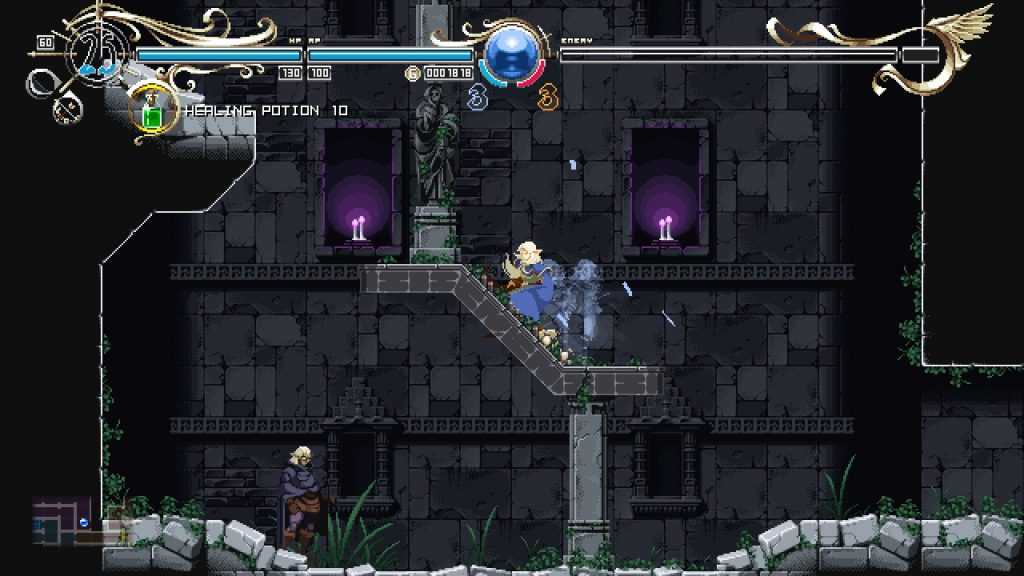Click the blue Sylph spirit orb
Image resolution: width=1024 pixels, height=576 pixels.
point(512,54)
